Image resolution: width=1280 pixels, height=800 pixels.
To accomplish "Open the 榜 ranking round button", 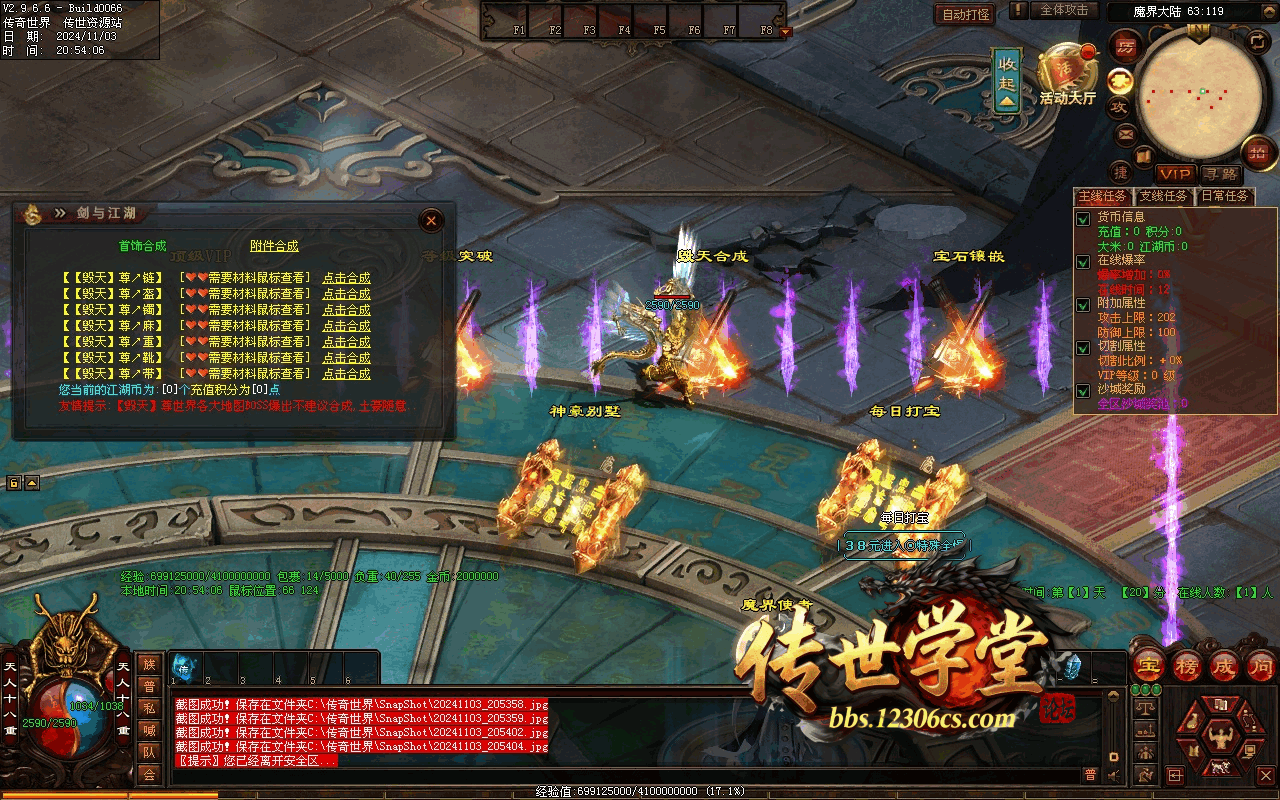I will (x=1187, y=665).
